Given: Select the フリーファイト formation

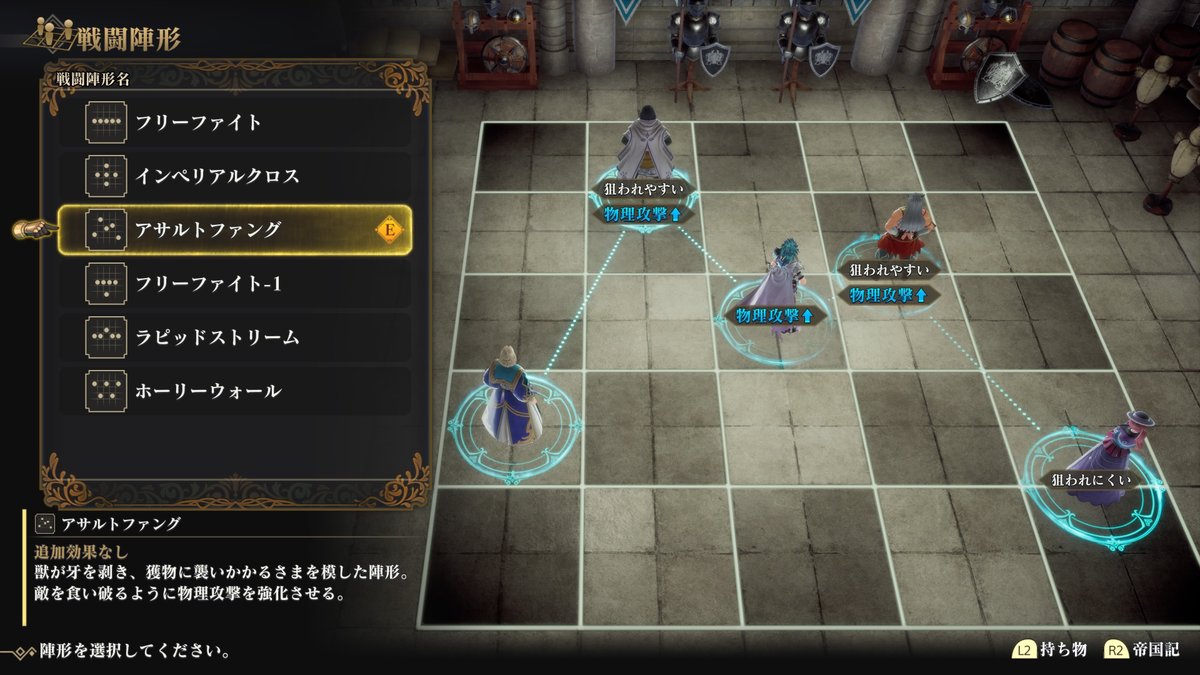Looking at the screenshot, I should pos(234,123).
